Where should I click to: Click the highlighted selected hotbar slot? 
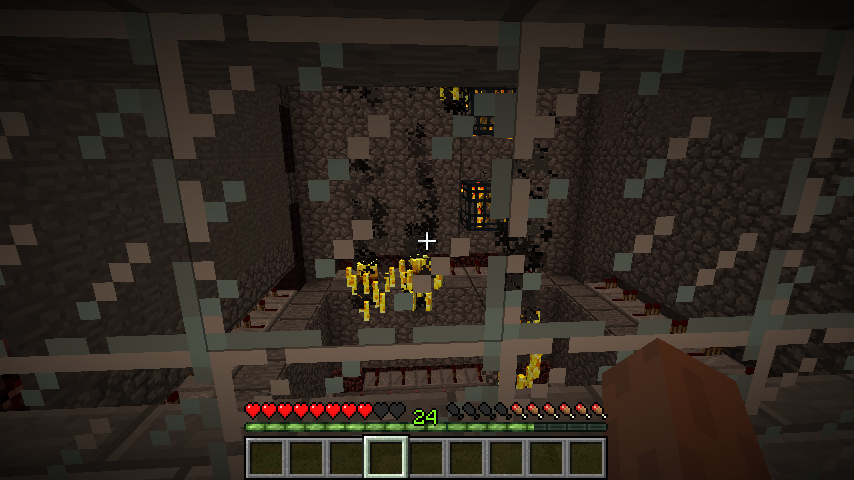[x=386, y=458]
